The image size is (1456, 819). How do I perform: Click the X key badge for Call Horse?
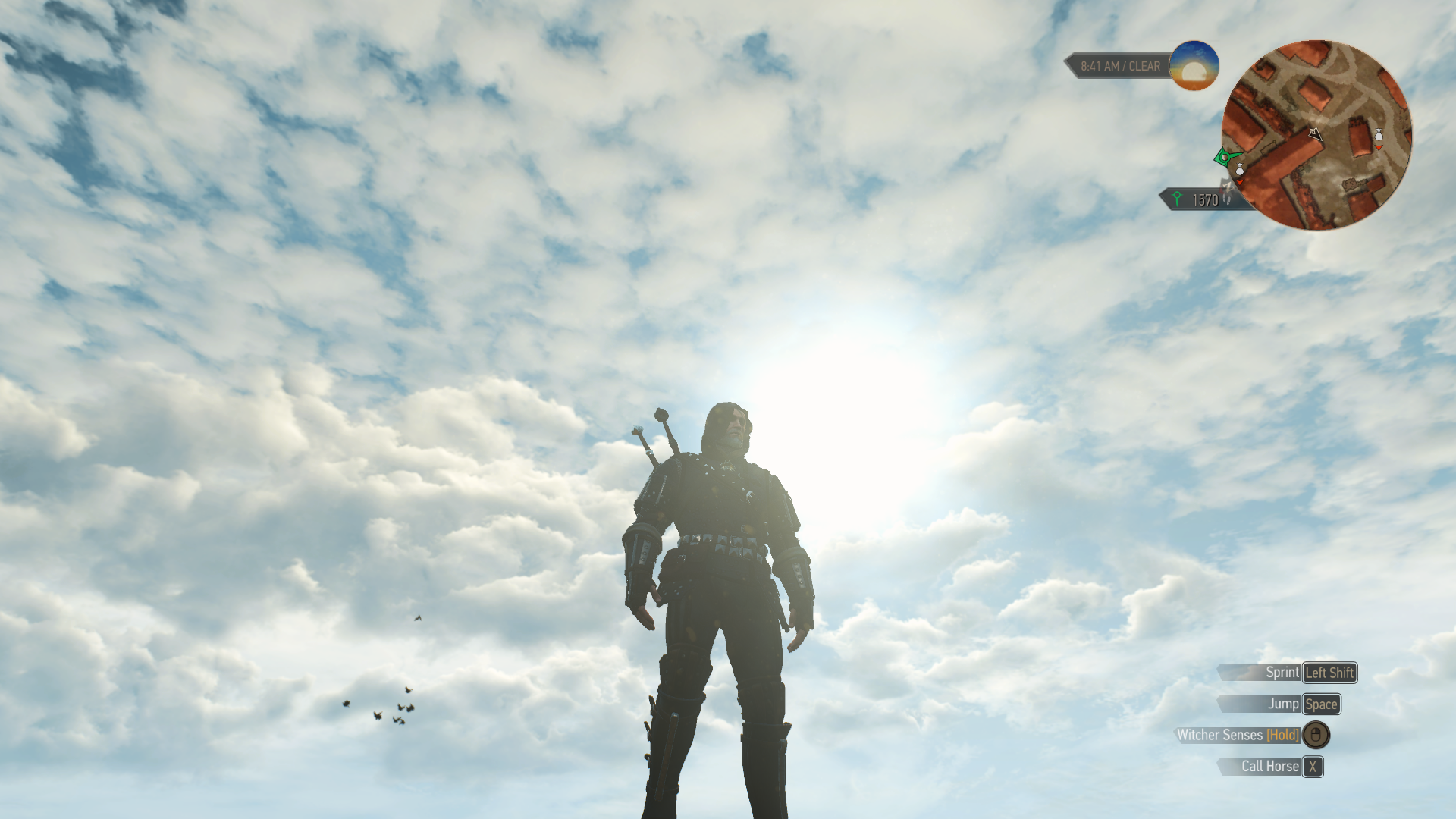1313,767
